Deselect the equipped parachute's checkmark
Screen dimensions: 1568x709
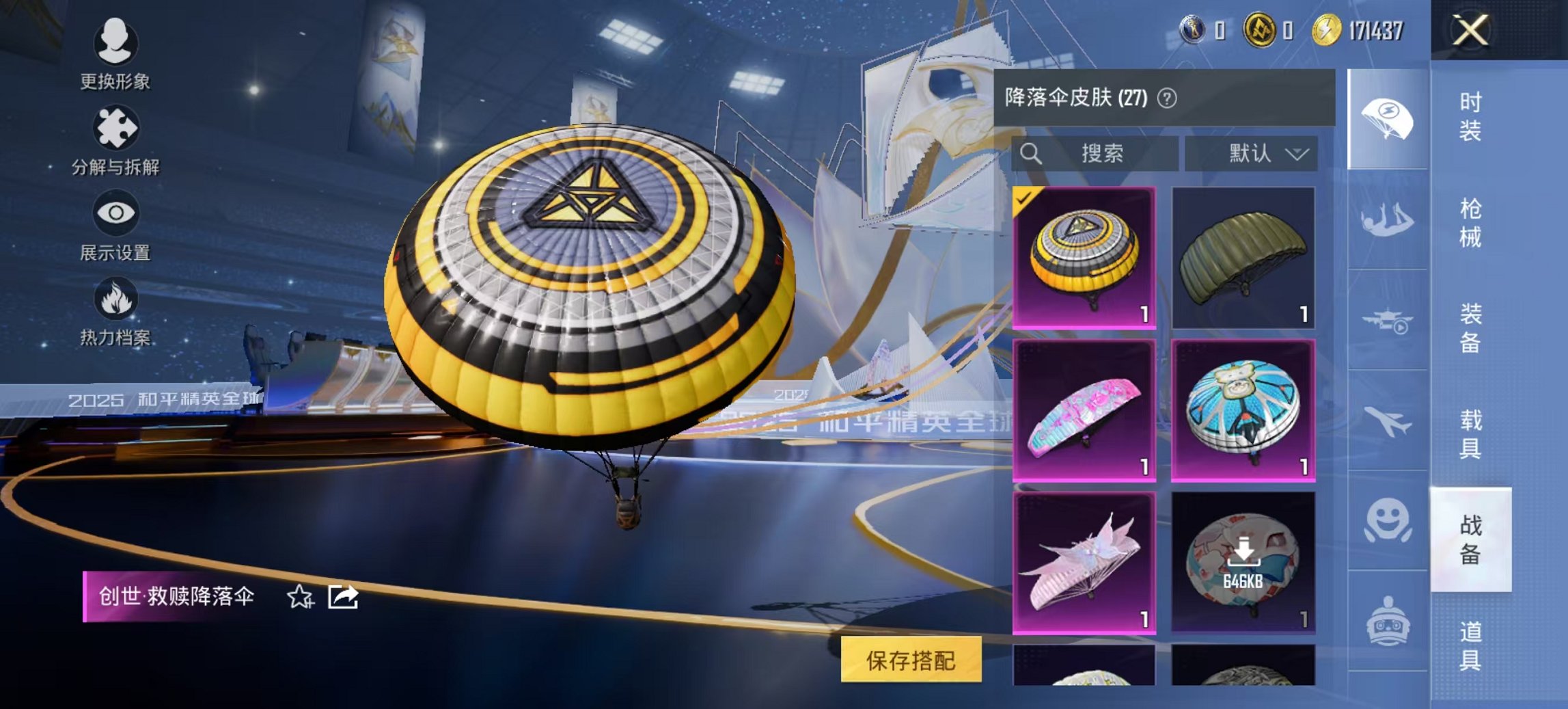[1023, 200]
